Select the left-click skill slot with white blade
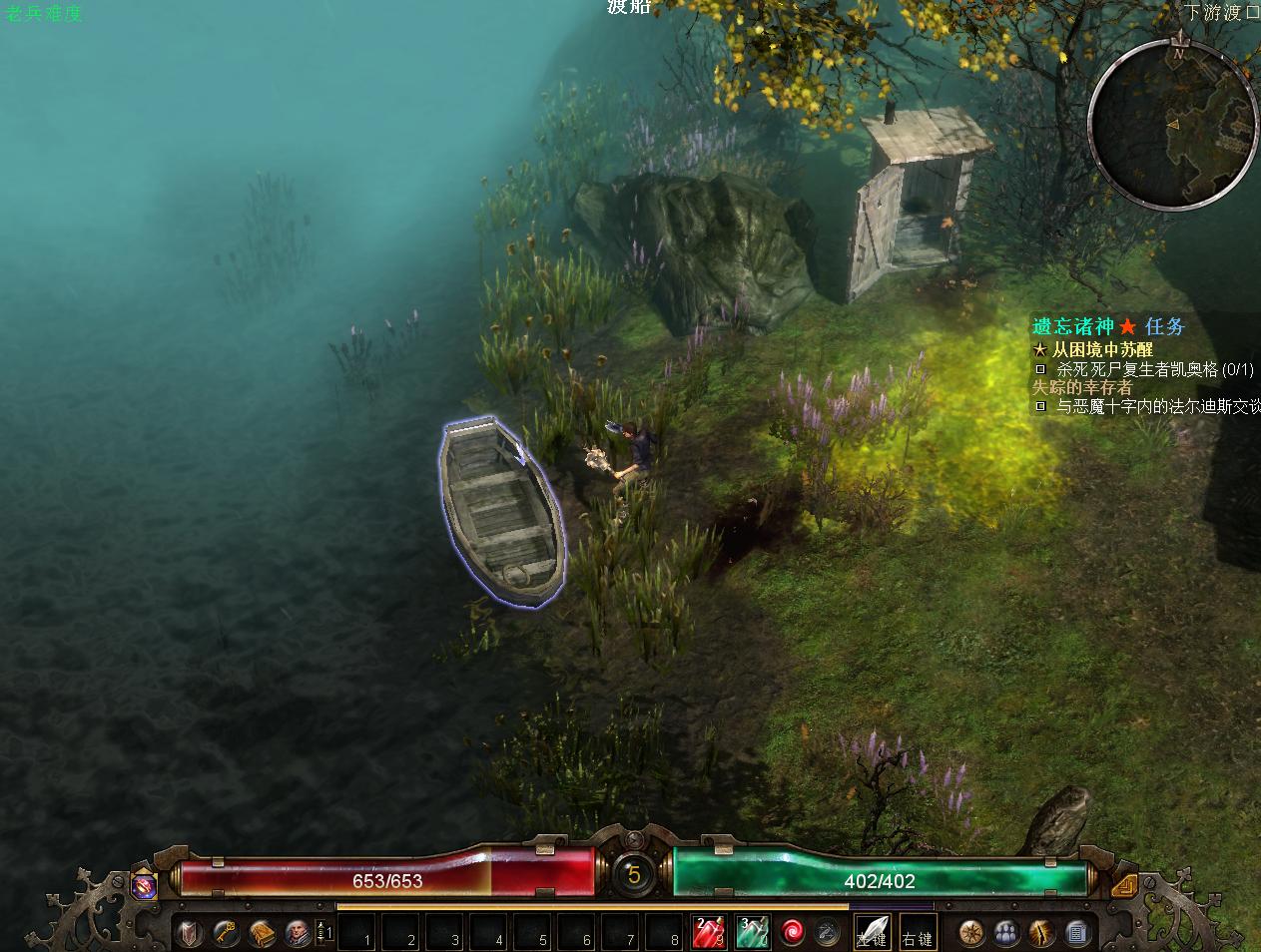 tap(872, 933)
